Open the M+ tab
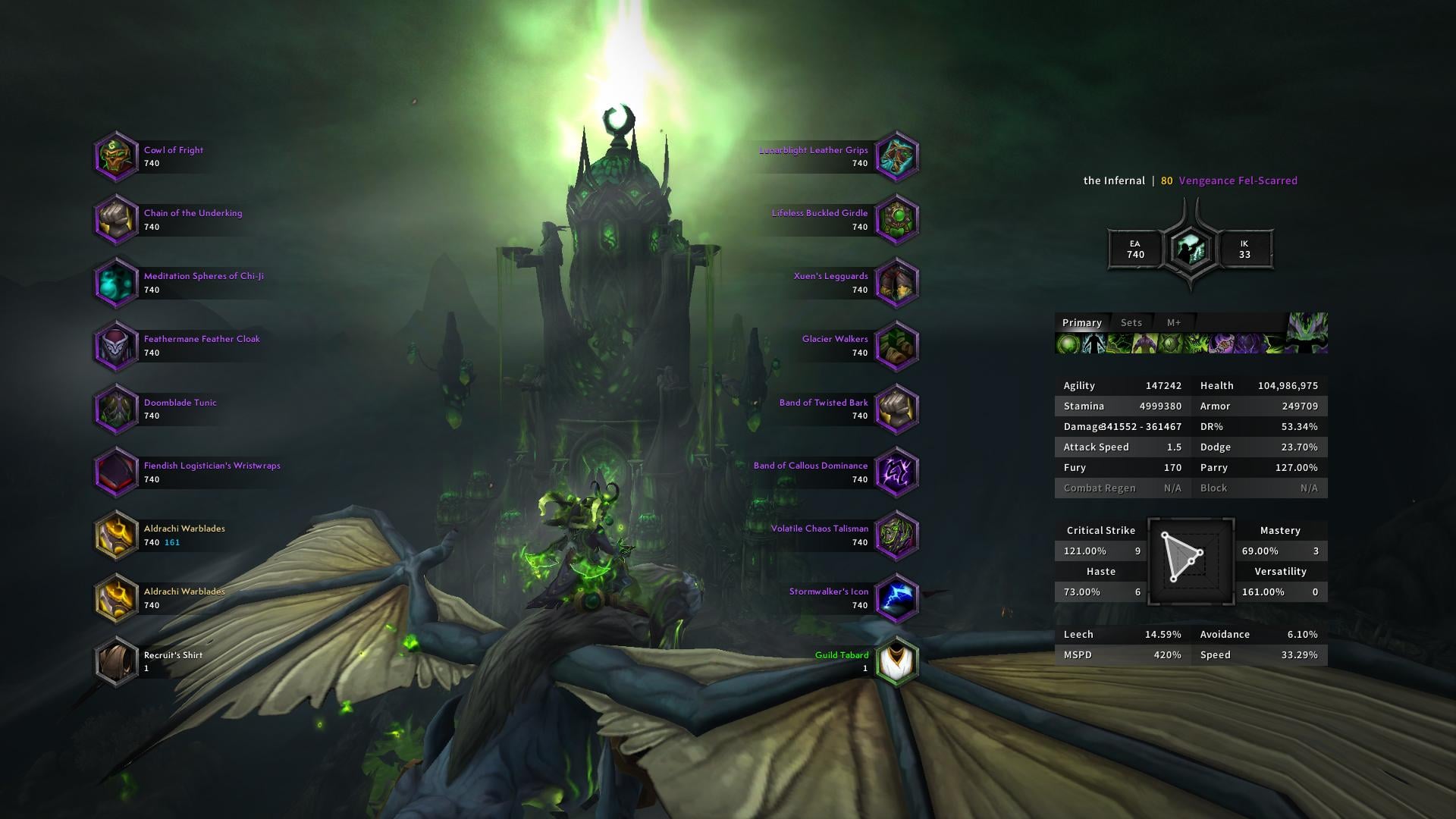 click(1173, 322)
